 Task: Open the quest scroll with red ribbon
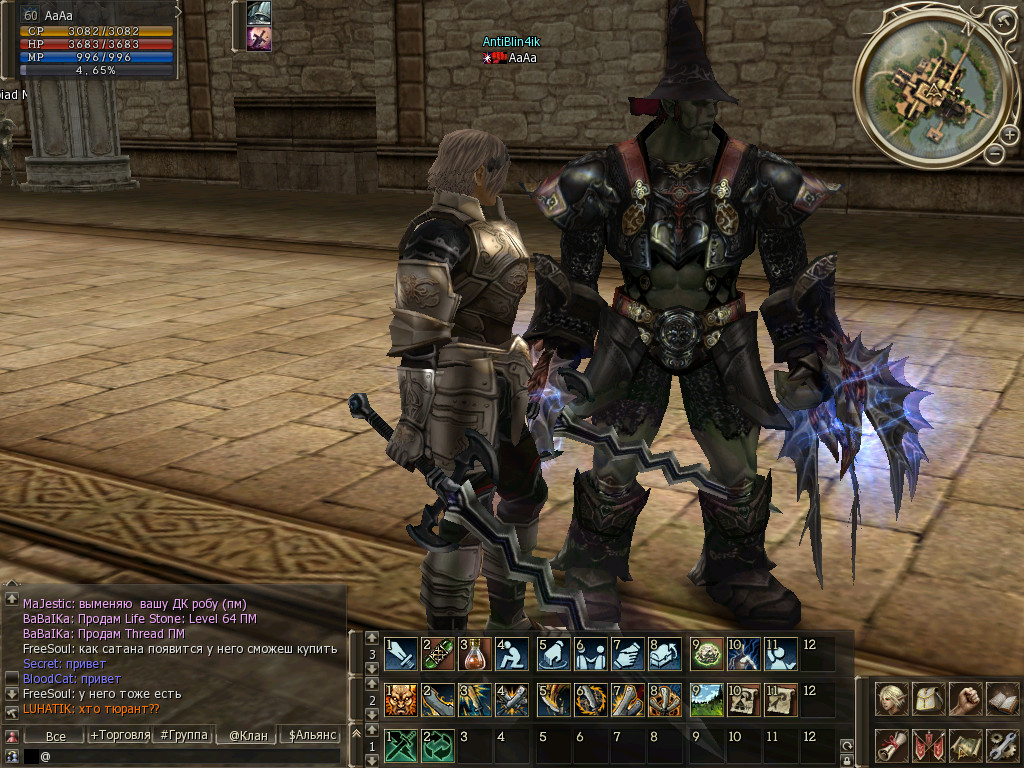coord(892,744)
